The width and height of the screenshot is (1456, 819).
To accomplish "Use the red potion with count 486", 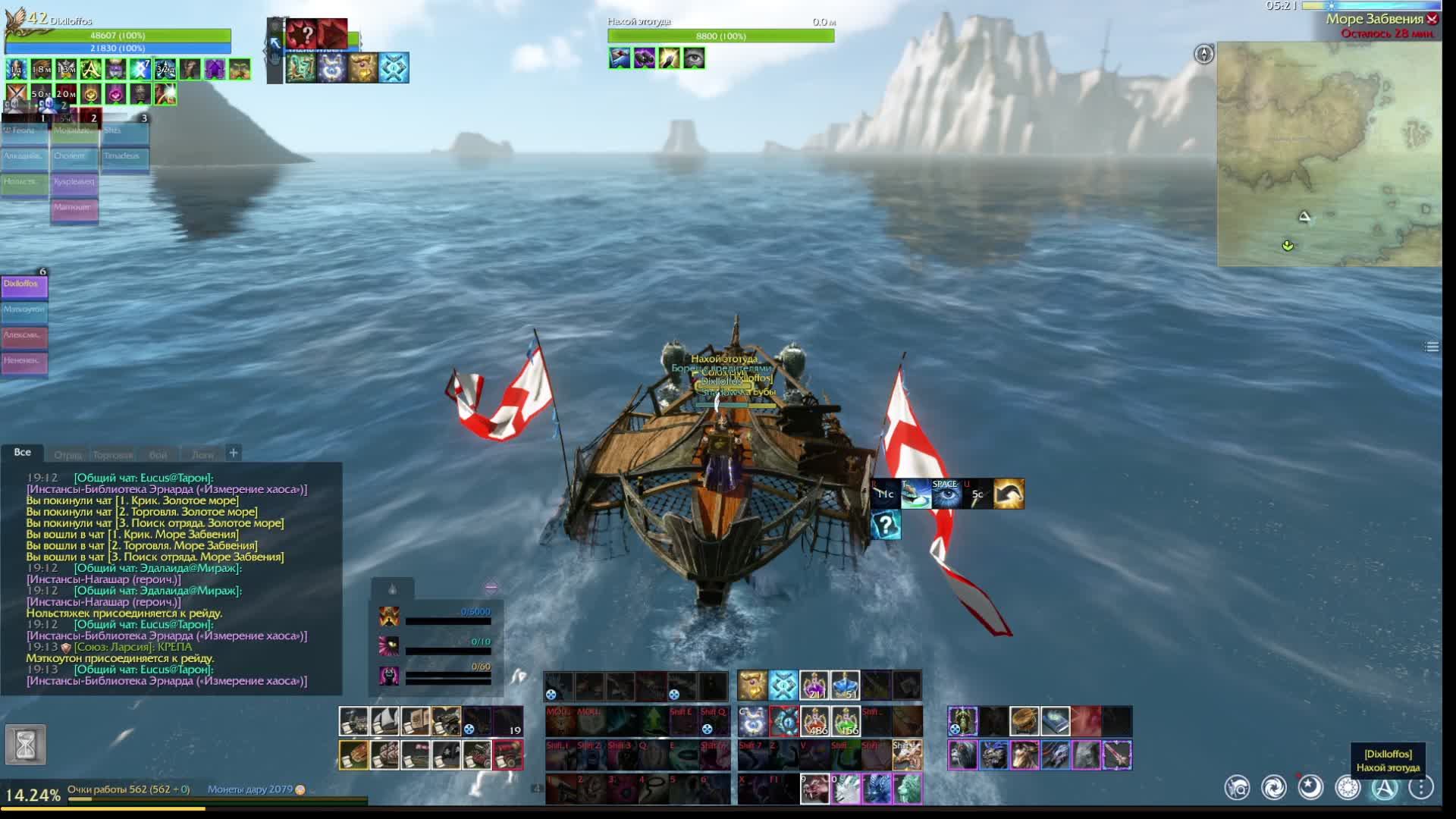I will 815,721.
